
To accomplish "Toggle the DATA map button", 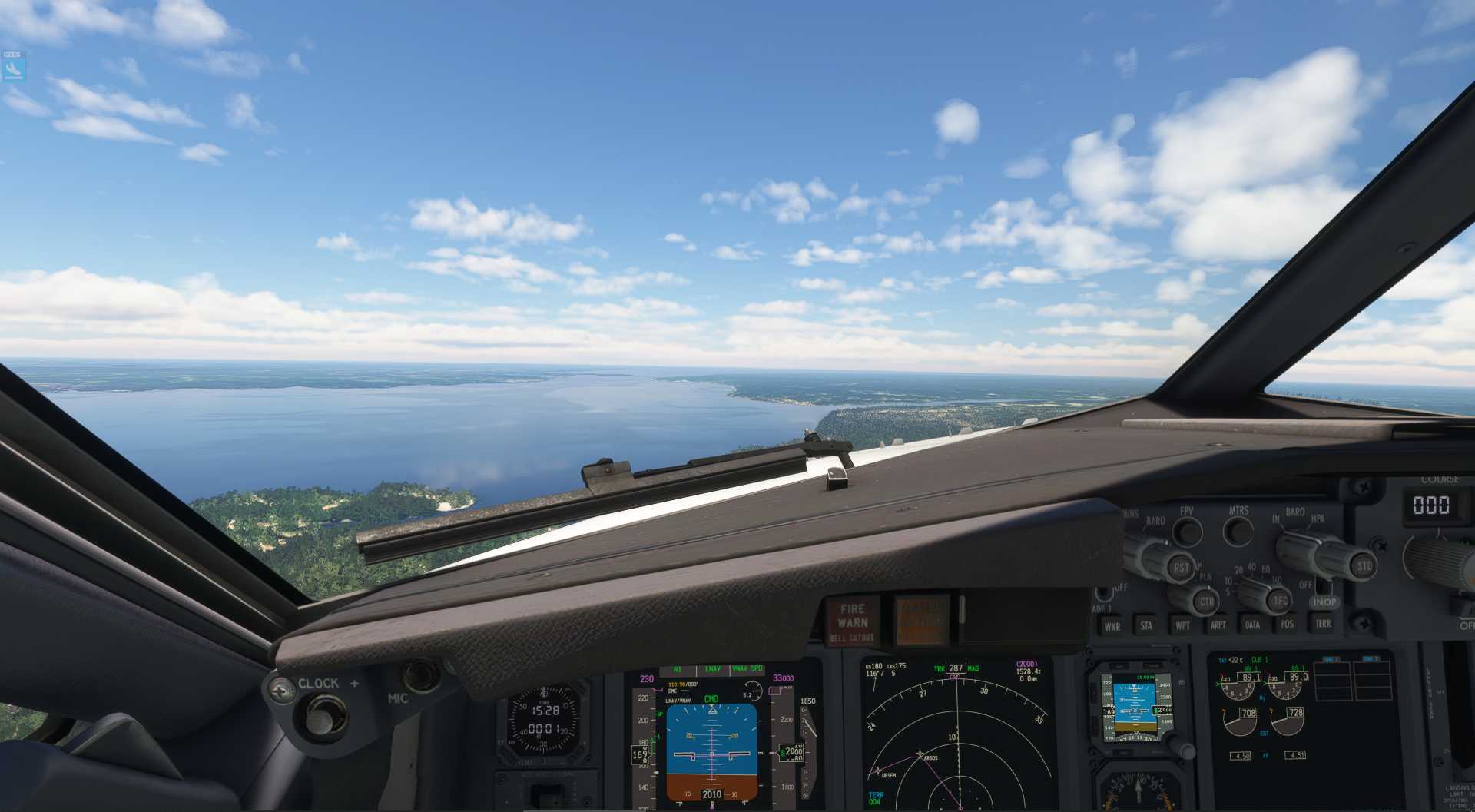I will (x=1252, y=625).
